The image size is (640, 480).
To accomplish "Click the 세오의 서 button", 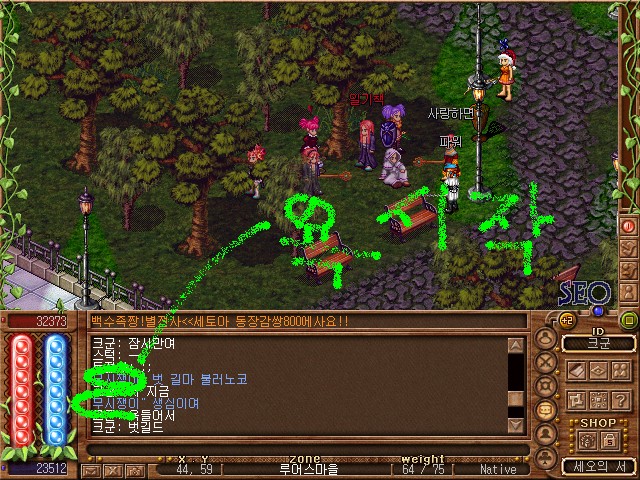I will click(598, 466).
